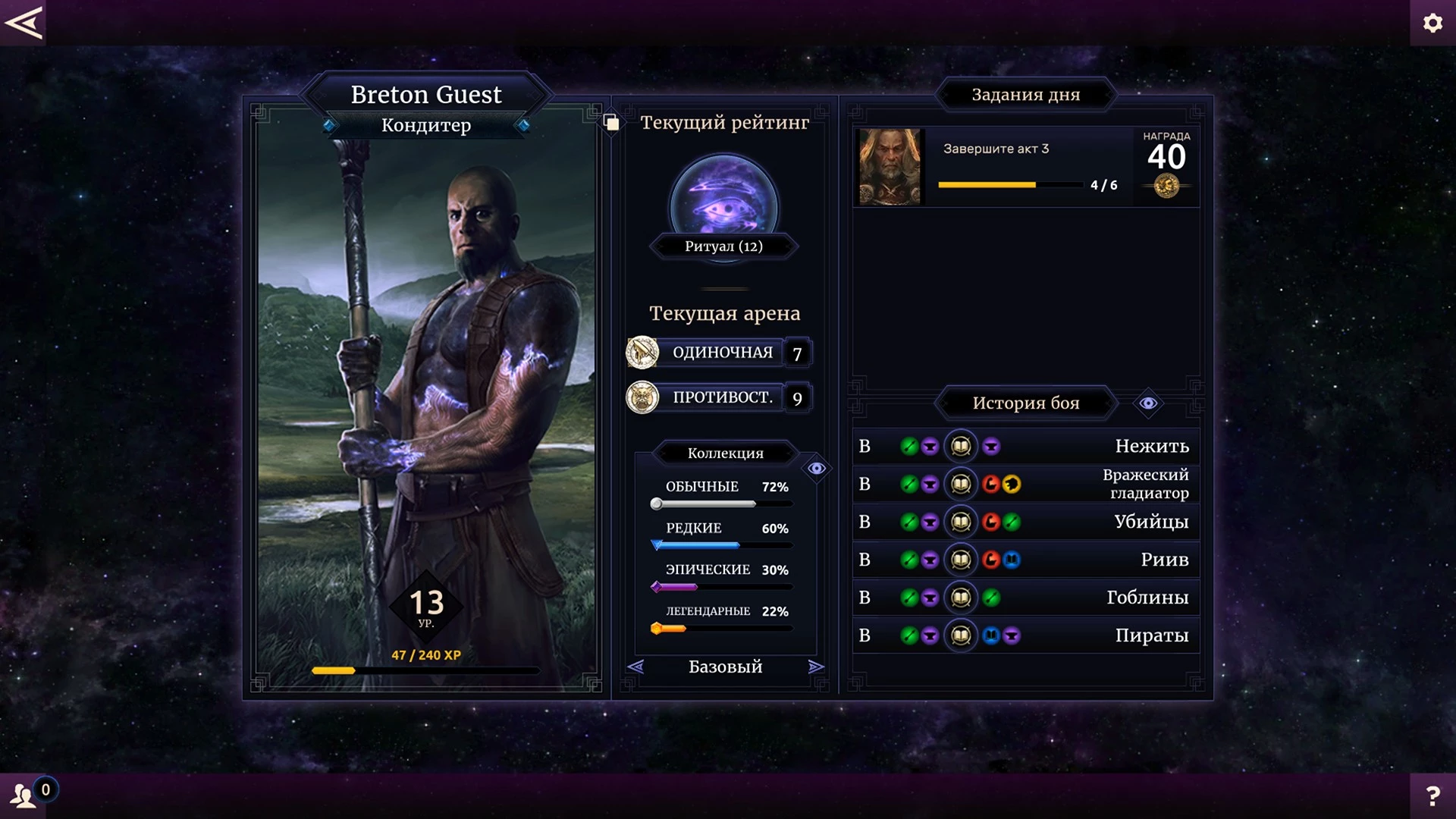The height and width of the screenshot is (819, 1456).
Task: Open the settings gear menu
Action: [x=1432, y=23]
